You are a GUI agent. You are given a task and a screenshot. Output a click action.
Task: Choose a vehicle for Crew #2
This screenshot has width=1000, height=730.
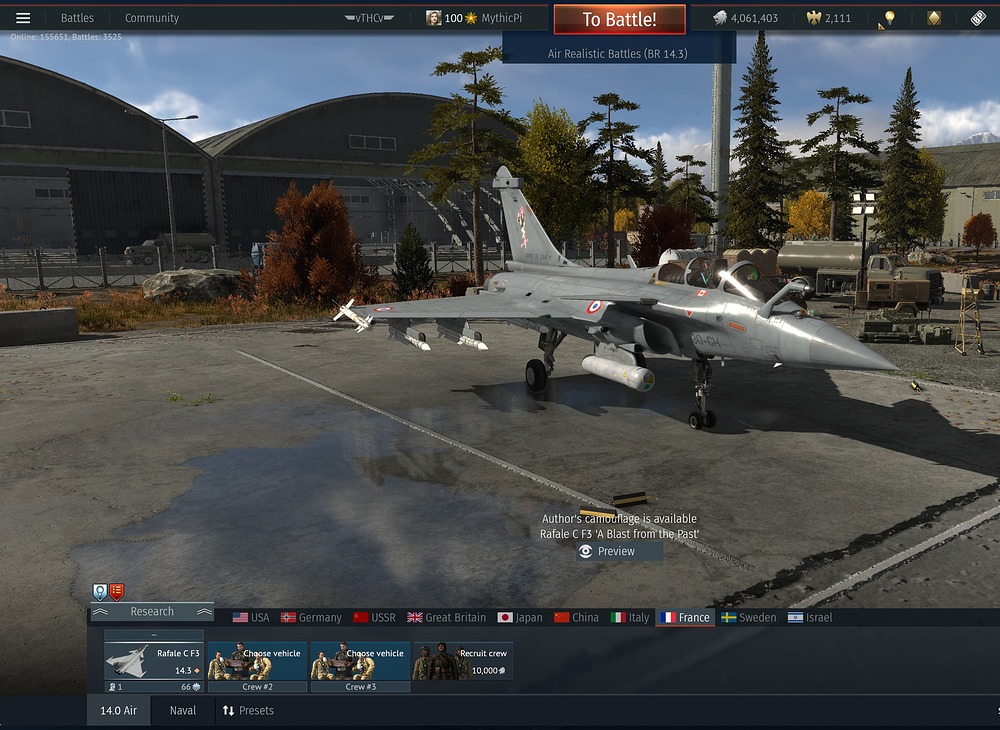click(x=258, y=661)
